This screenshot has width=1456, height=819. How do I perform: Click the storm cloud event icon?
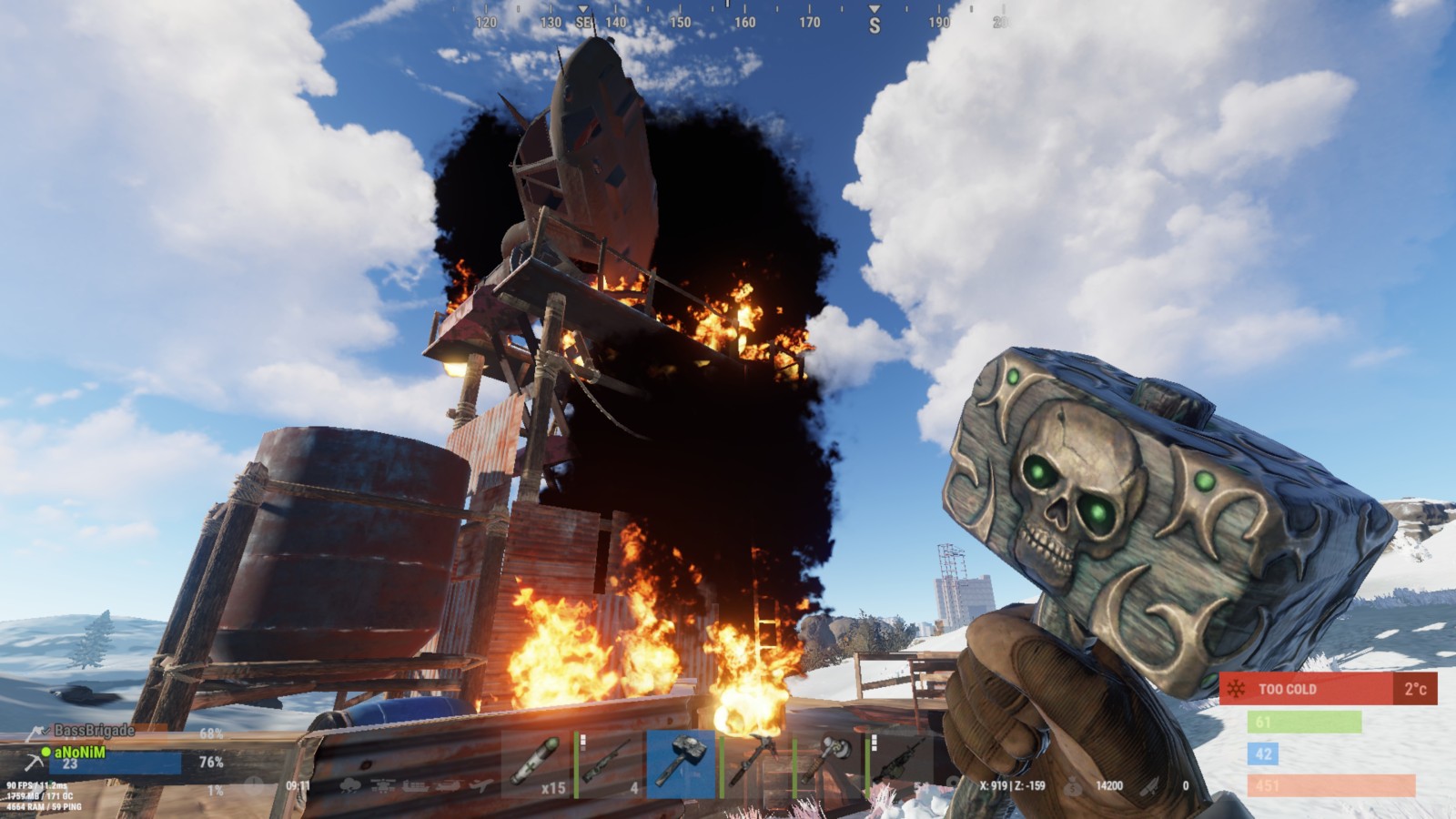tap(349, 786)
